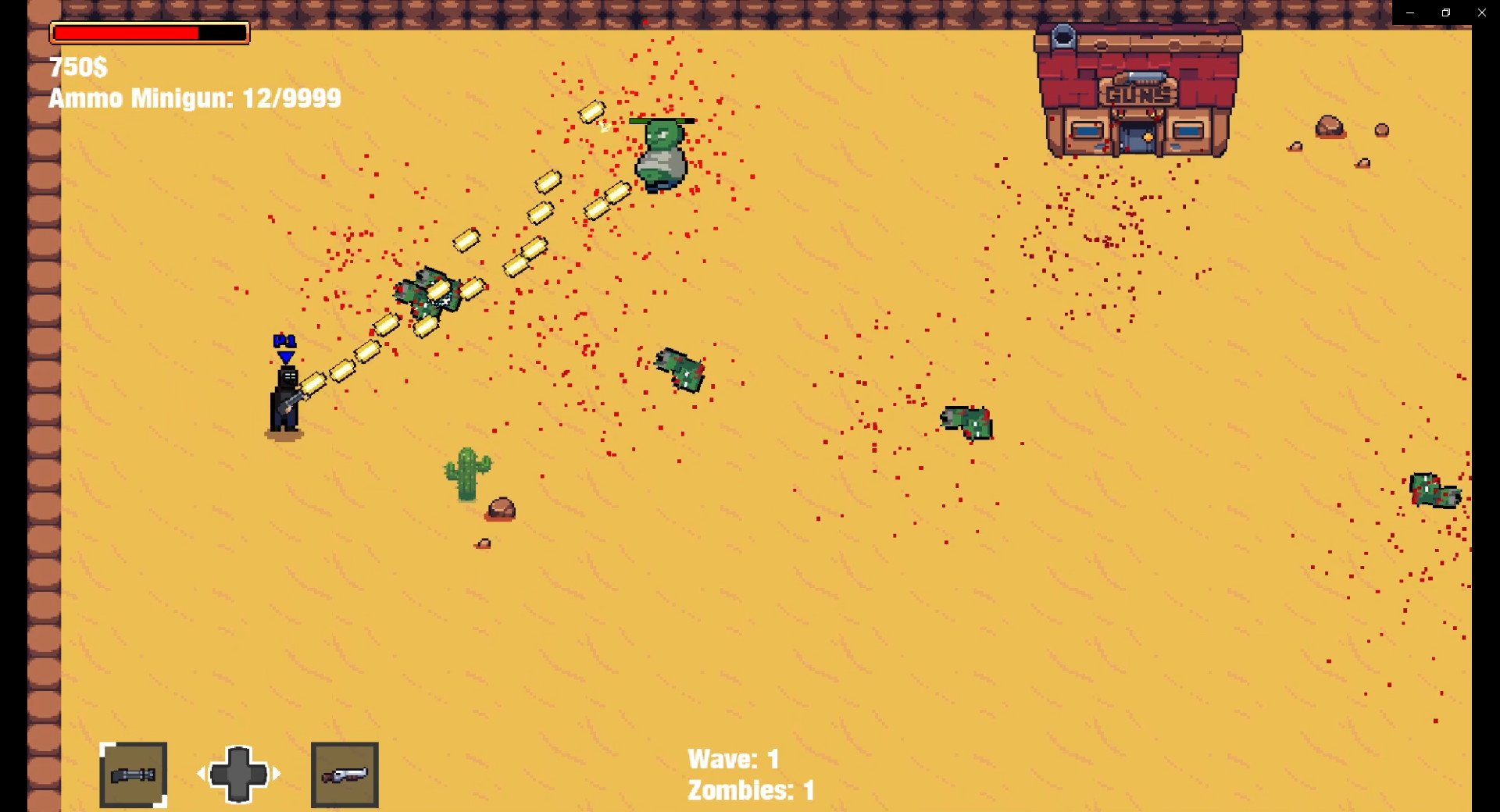Click the 750$ money display
This screenshot has height=812, width=1500.
tap(77, 68)
